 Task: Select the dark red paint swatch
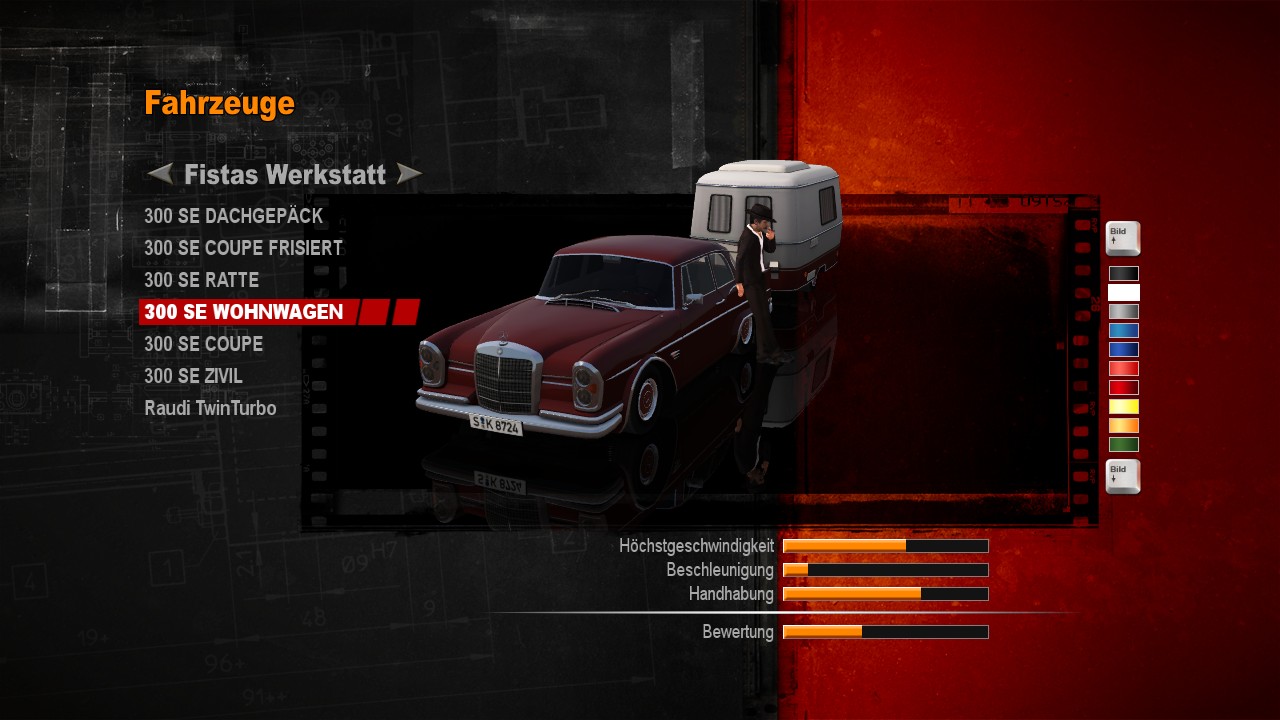pos(1123,388)
